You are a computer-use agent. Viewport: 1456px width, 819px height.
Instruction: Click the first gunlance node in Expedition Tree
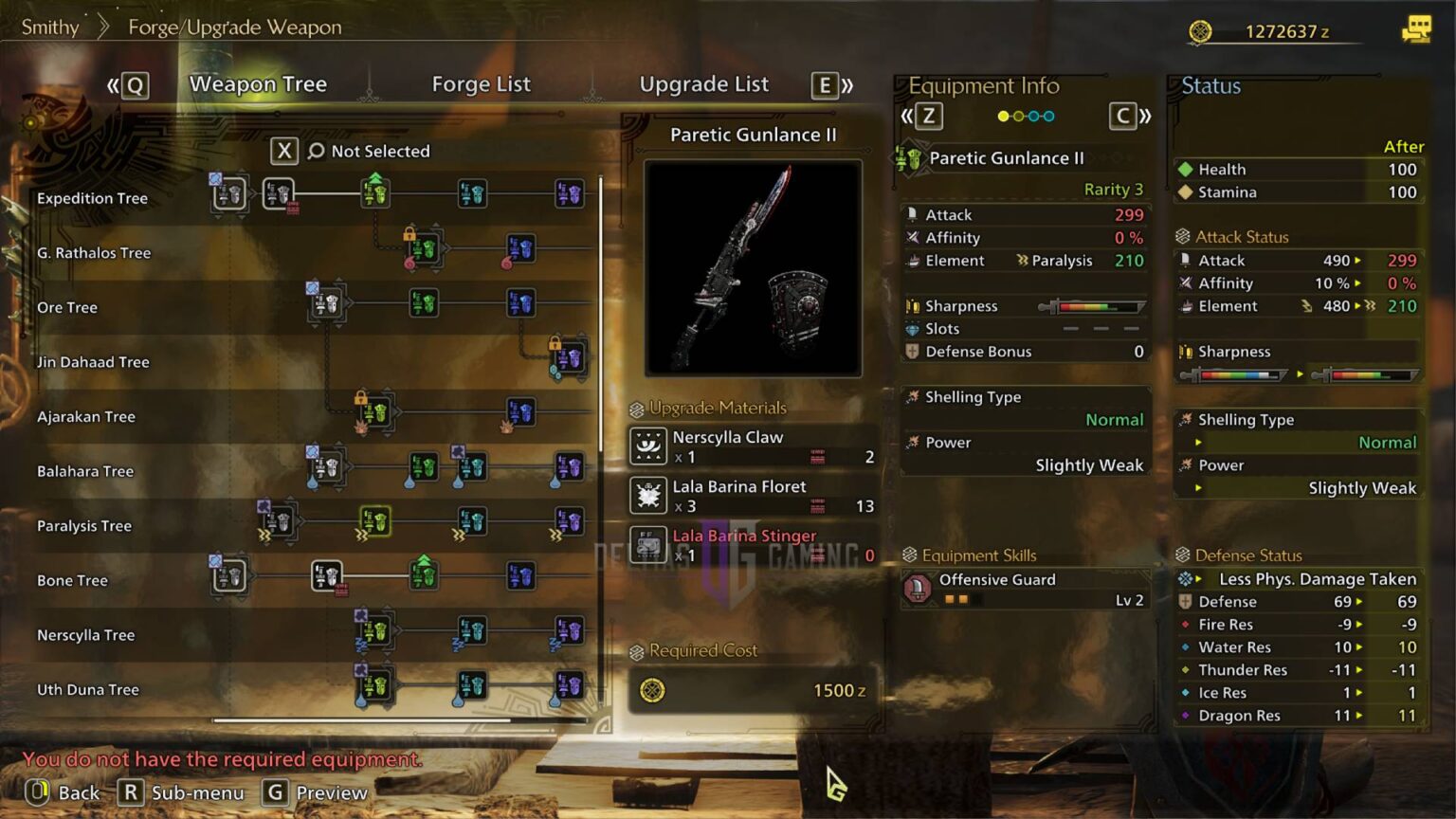[227, 192]
